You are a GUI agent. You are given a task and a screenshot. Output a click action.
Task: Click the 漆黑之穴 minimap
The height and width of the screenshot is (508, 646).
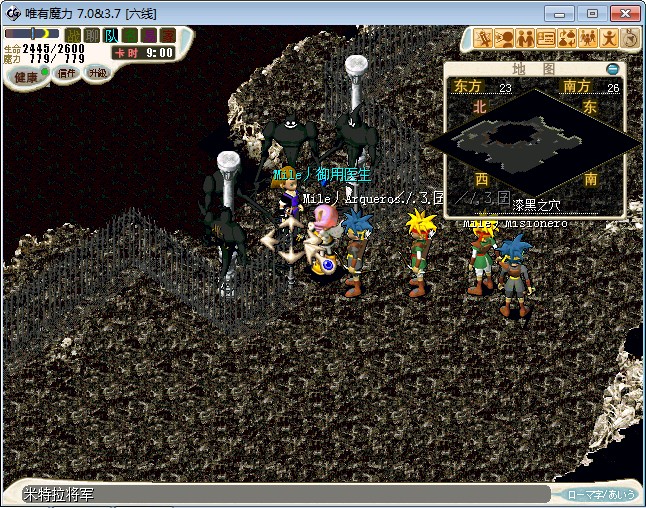point(535,145)
